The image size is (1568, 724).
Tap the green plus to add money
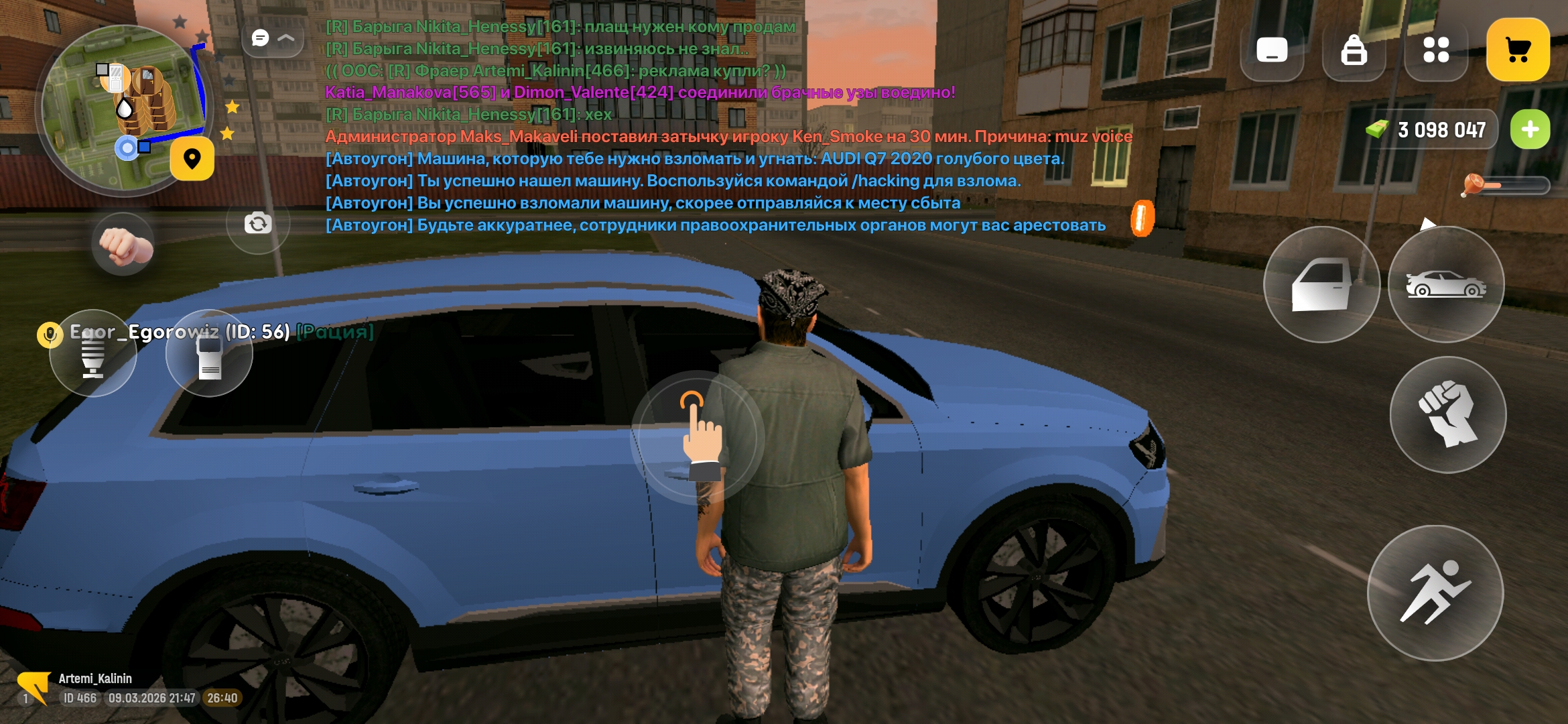click(1530, 129)
